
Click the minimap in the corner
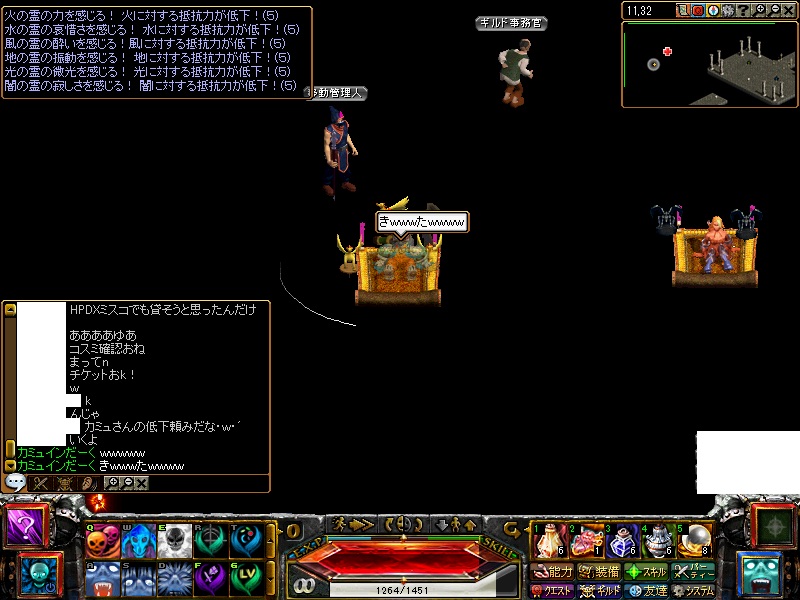pyautogui.click(x=709, y=63)
